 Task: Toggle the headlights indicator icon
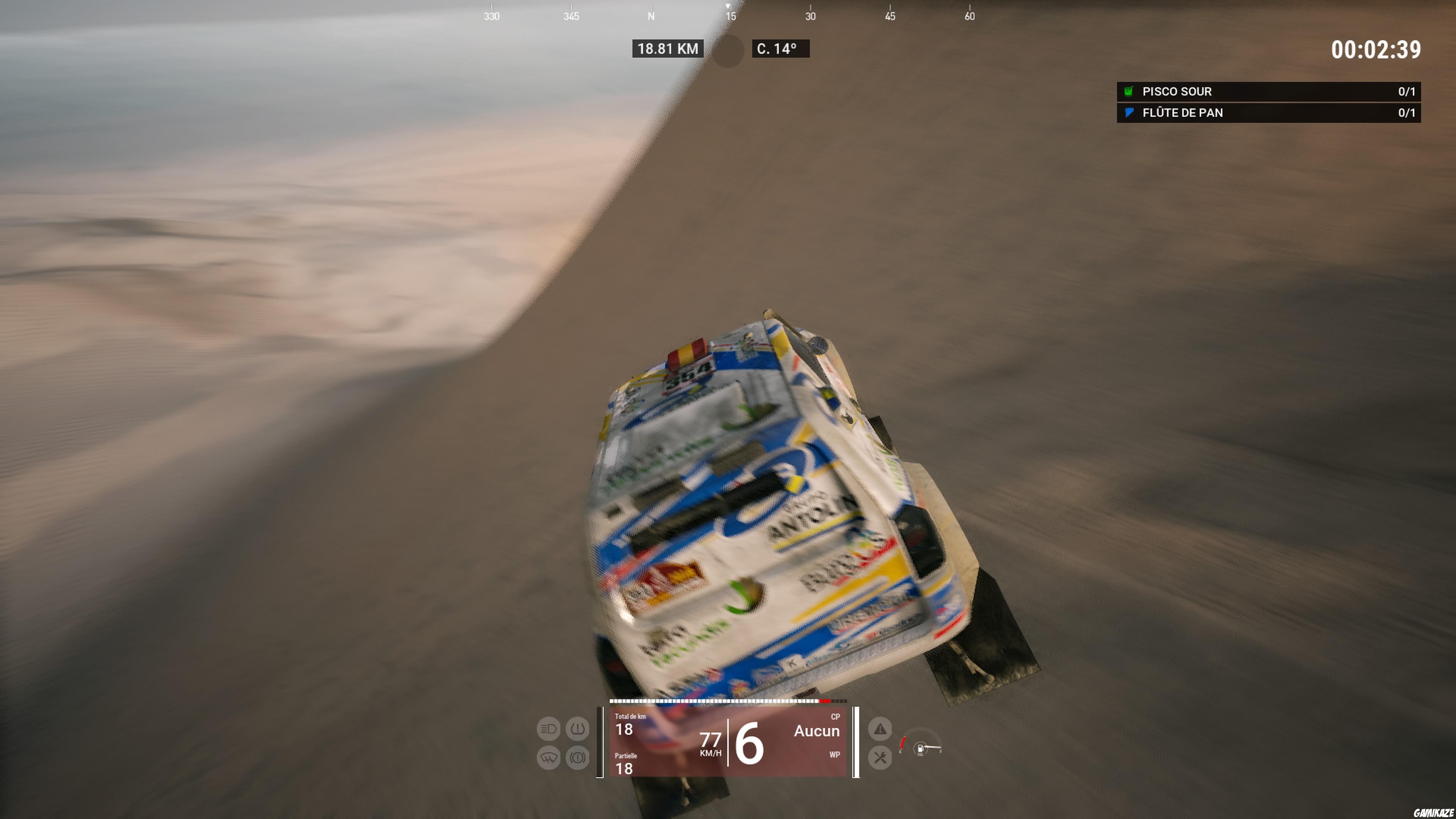click(548, 729)
